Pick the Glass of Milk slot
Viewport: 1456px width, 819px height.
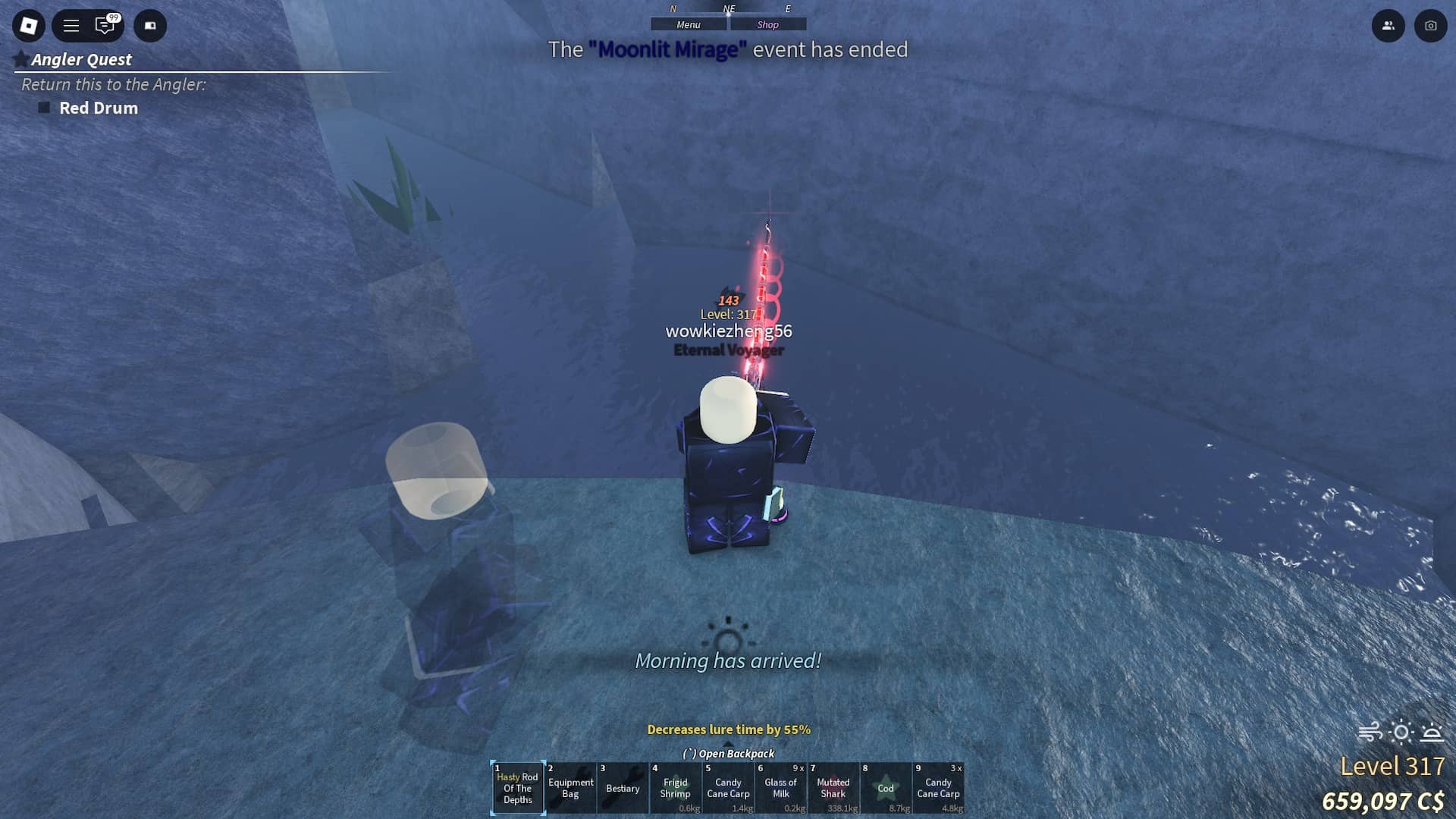(780, 789)
